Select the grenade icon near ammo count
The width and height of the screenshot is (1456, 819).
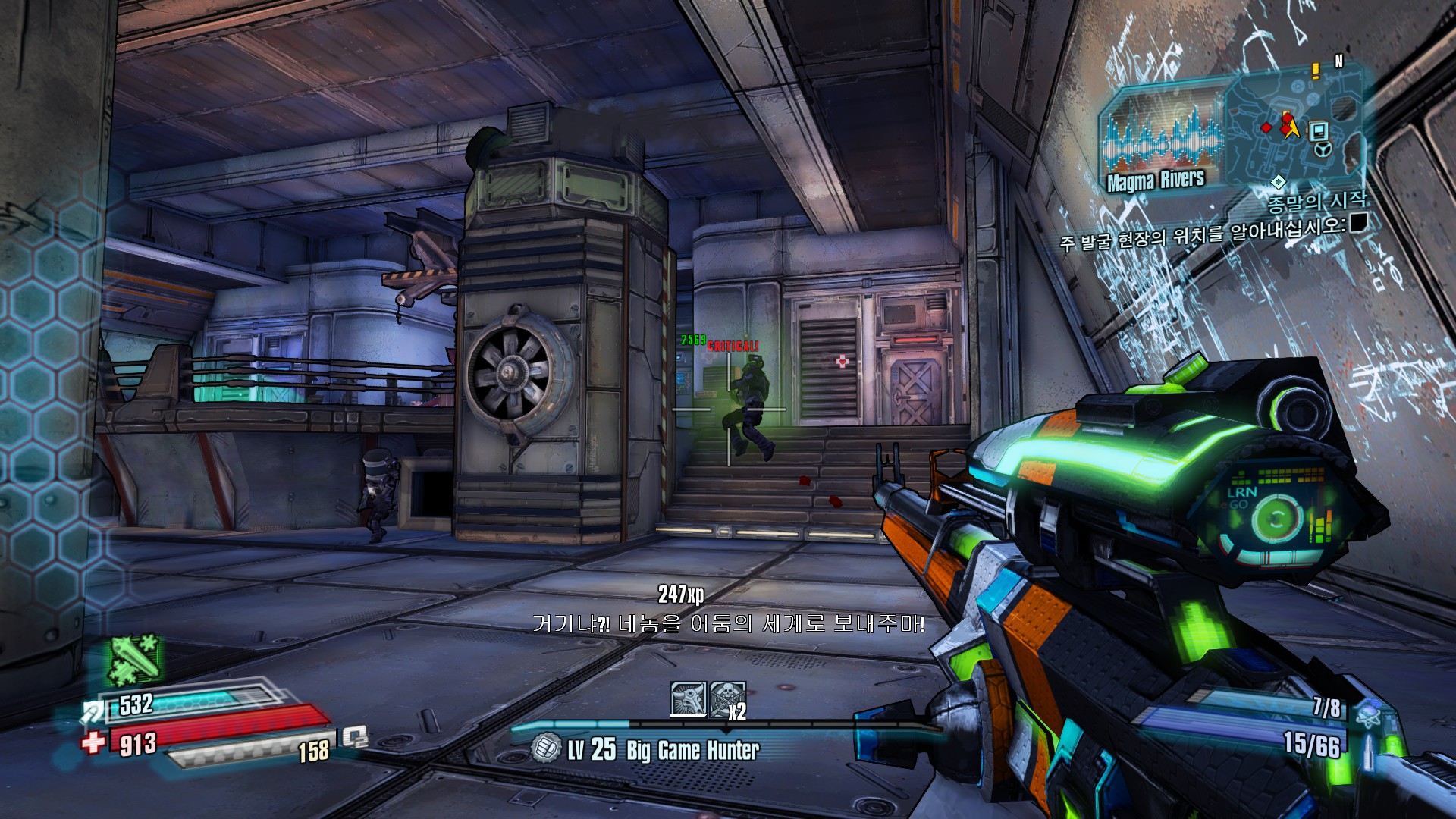point(1369,712)
